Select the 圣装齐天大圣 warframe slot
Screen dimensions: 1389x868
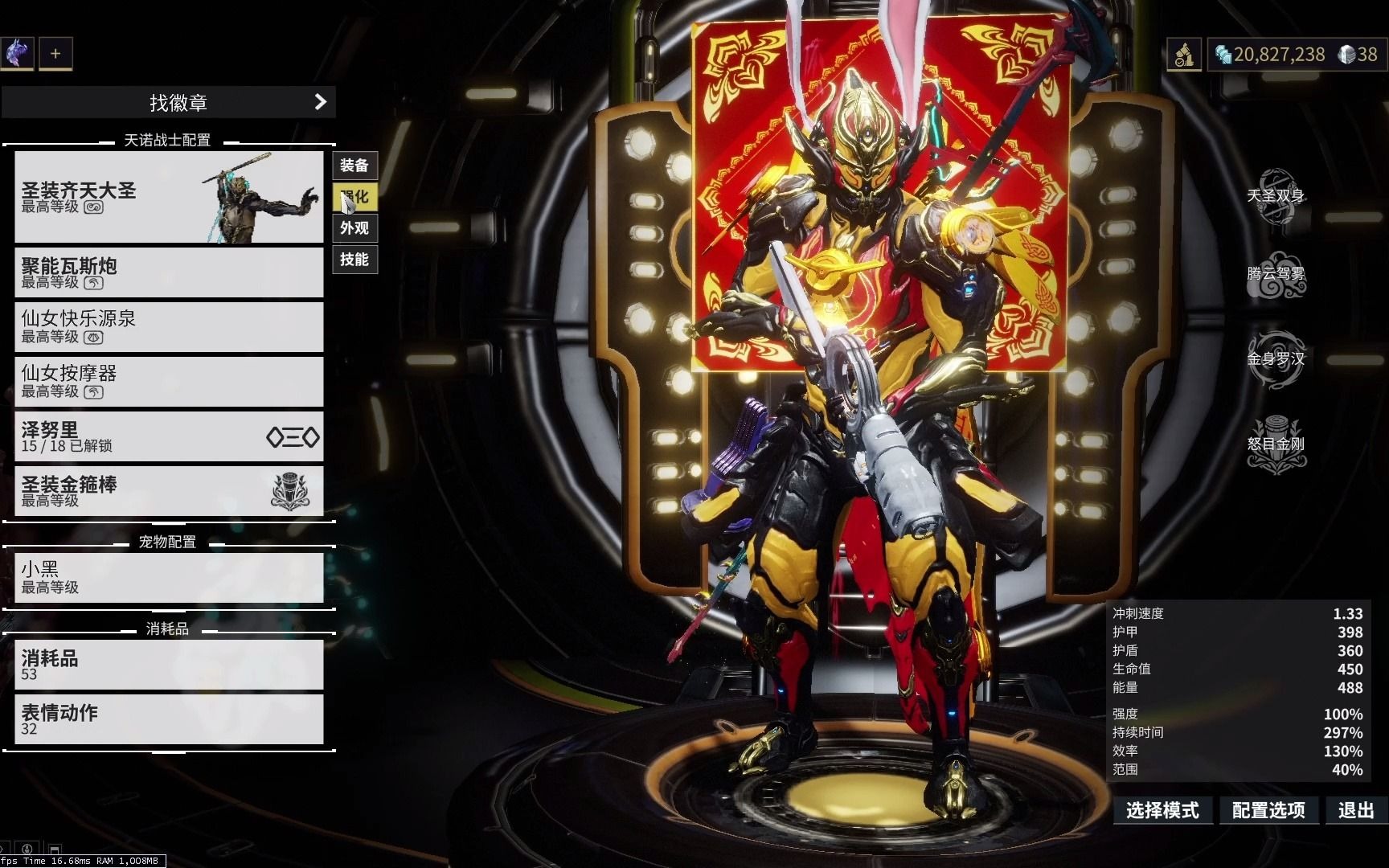[169, 197]
